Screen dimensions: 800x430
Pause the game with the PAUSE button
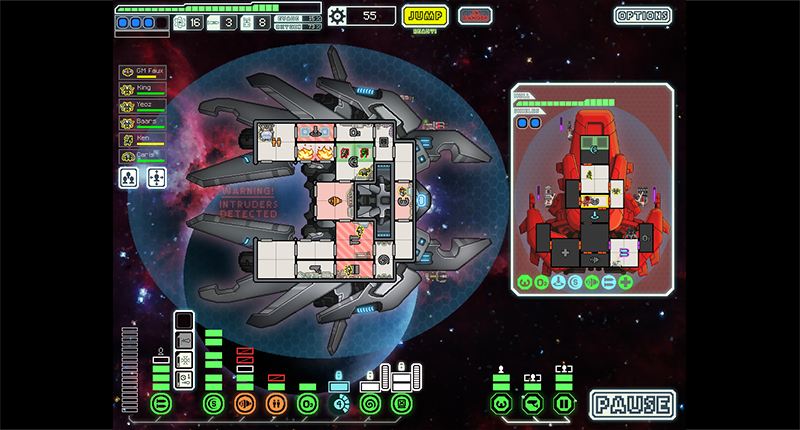click(x=631, y=405)
